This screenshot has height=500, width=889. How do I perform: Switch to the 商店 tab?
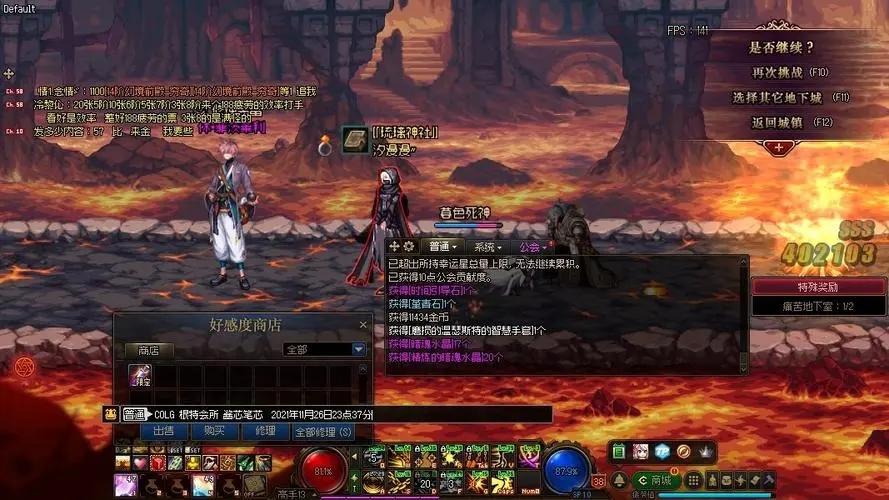[x=149, y=350]
